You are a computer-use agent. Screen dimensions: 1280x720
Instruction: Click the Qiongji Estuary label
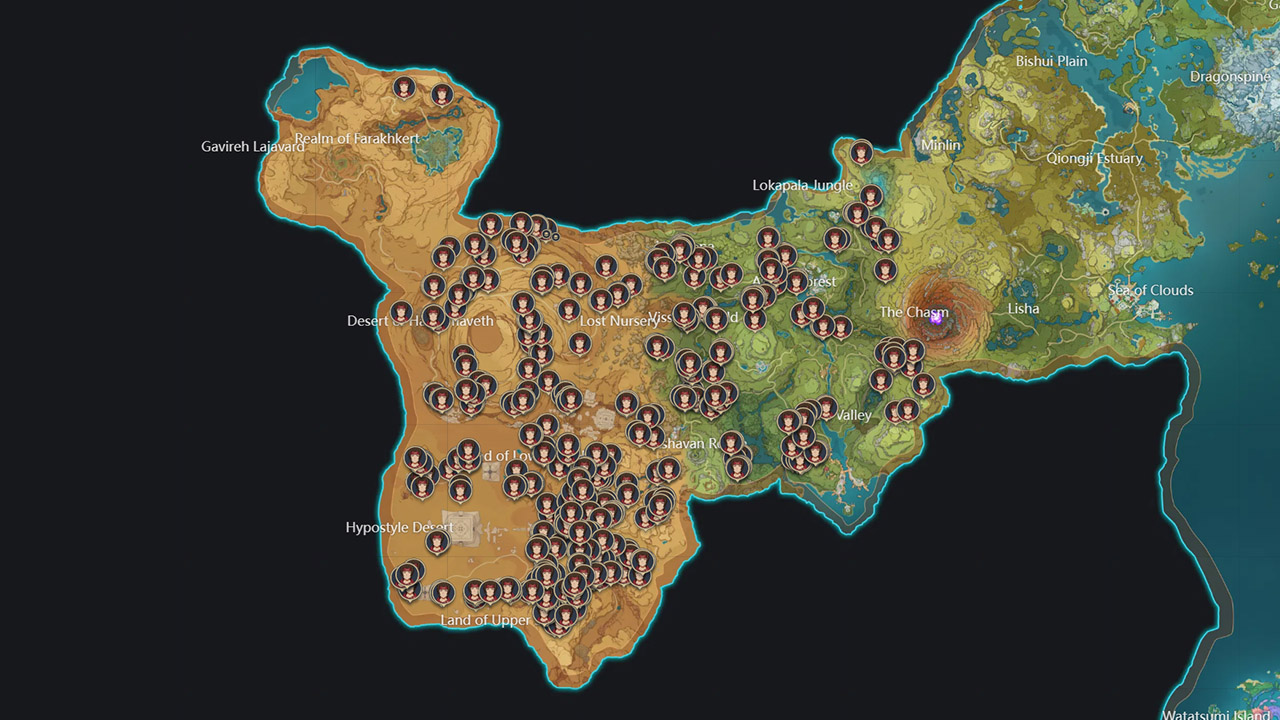[x=1098, y=158]
